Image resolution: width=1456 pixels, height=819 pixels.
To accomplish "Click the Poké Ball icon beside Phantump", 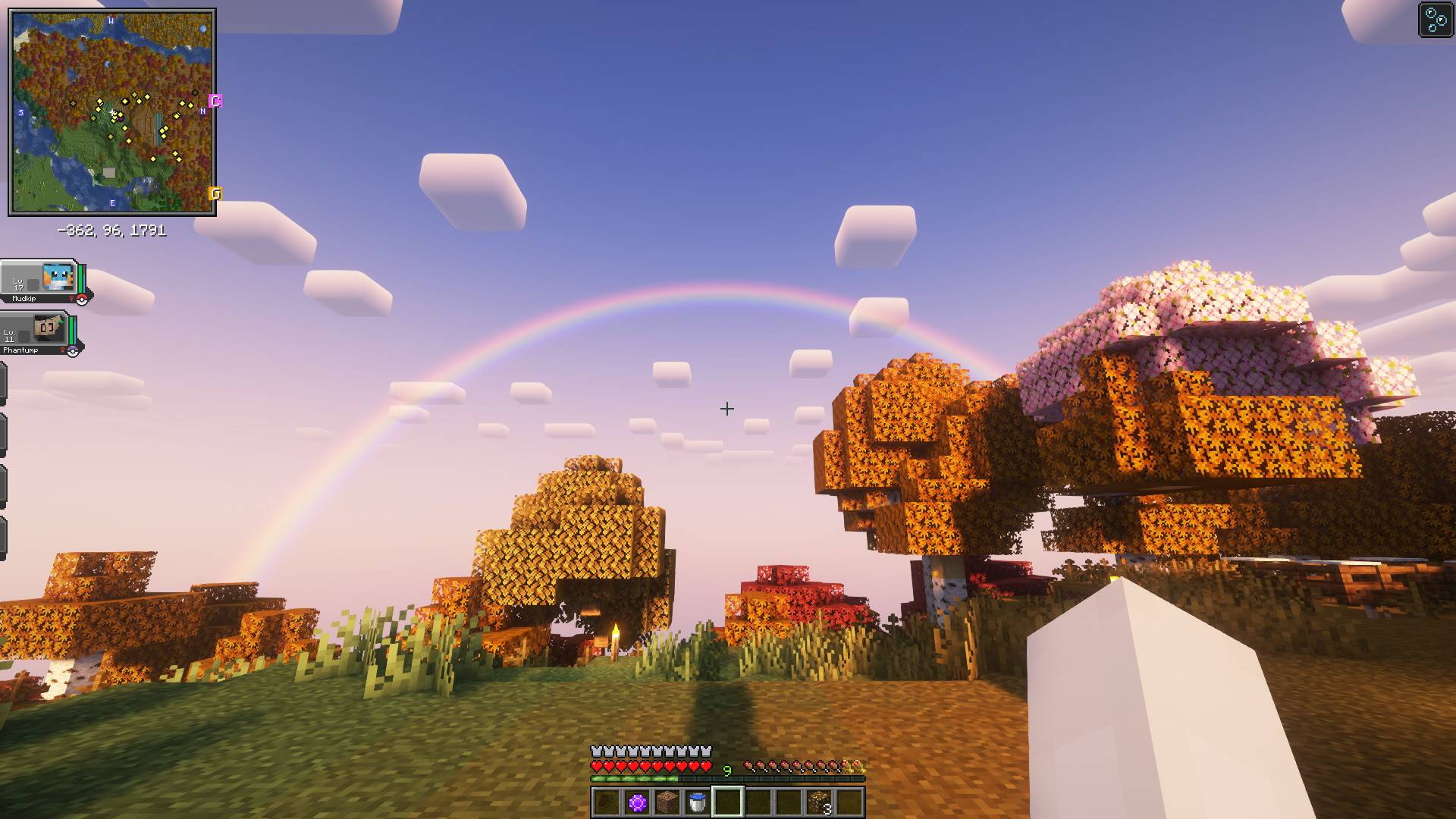I will 73,352.
